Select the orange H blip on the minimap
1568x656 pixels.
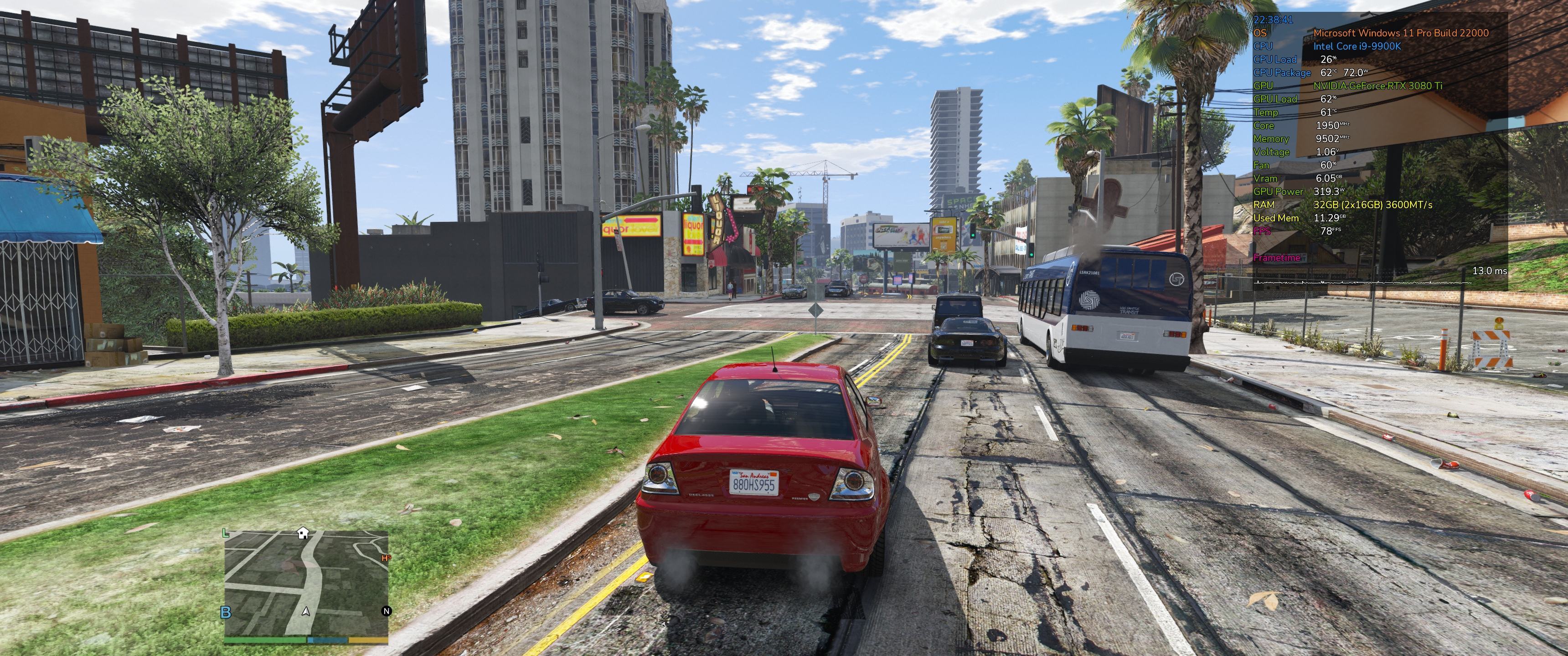coord(385,558)
